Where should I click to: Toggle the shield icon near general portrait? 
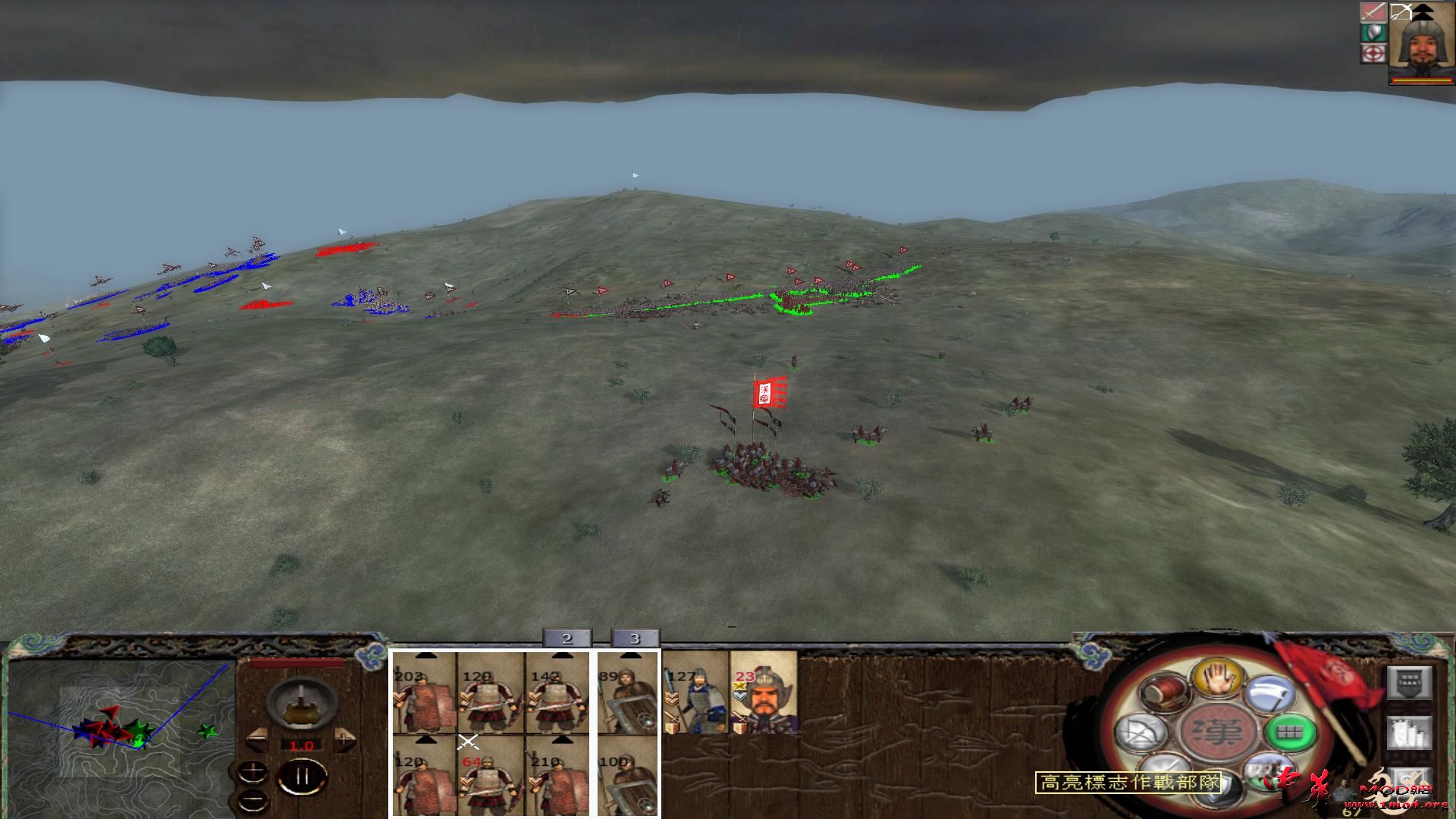pos(1373,33)
